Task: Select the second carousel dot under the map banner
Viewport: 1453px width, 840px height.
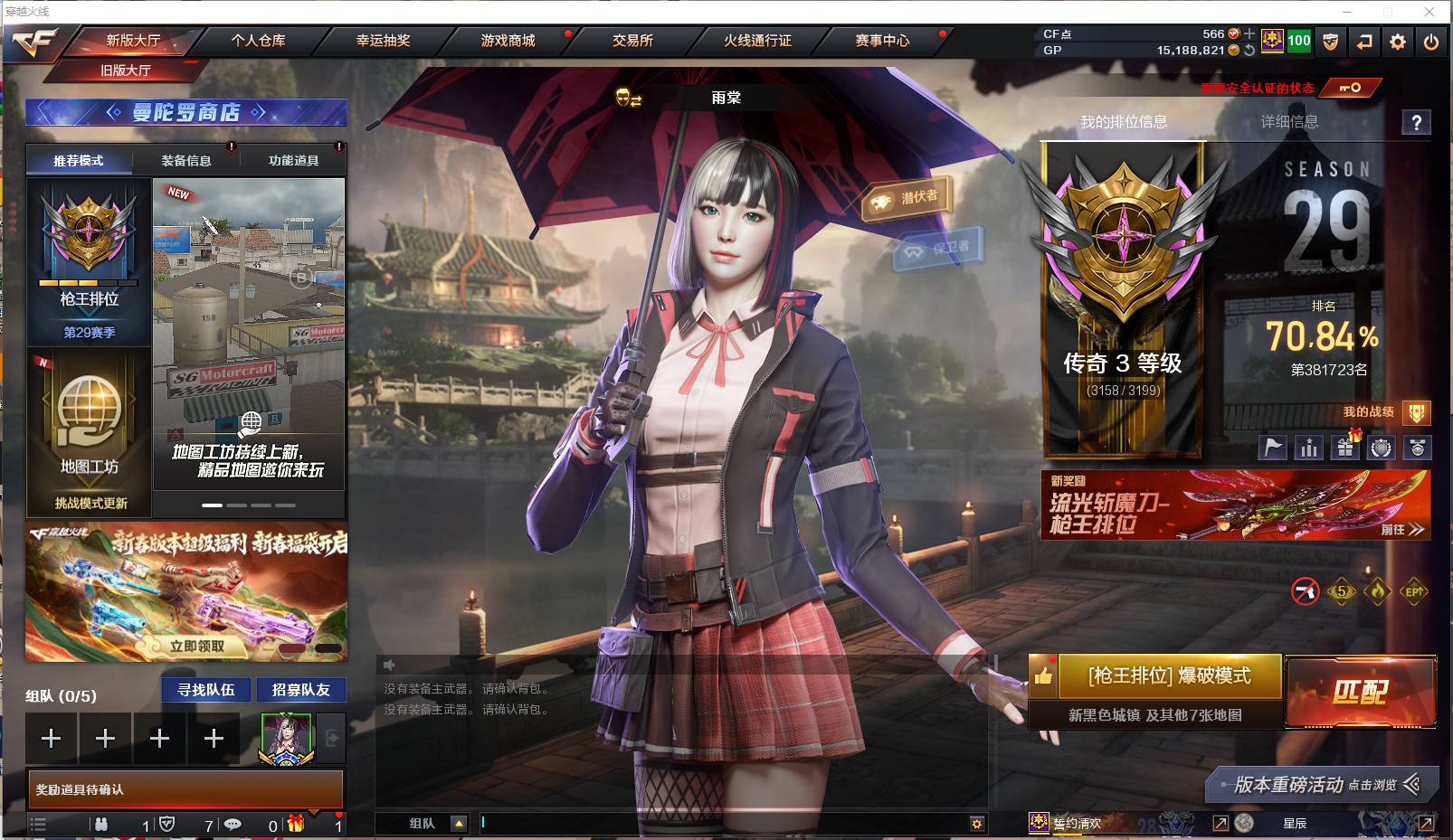Action: click(237, 506)
